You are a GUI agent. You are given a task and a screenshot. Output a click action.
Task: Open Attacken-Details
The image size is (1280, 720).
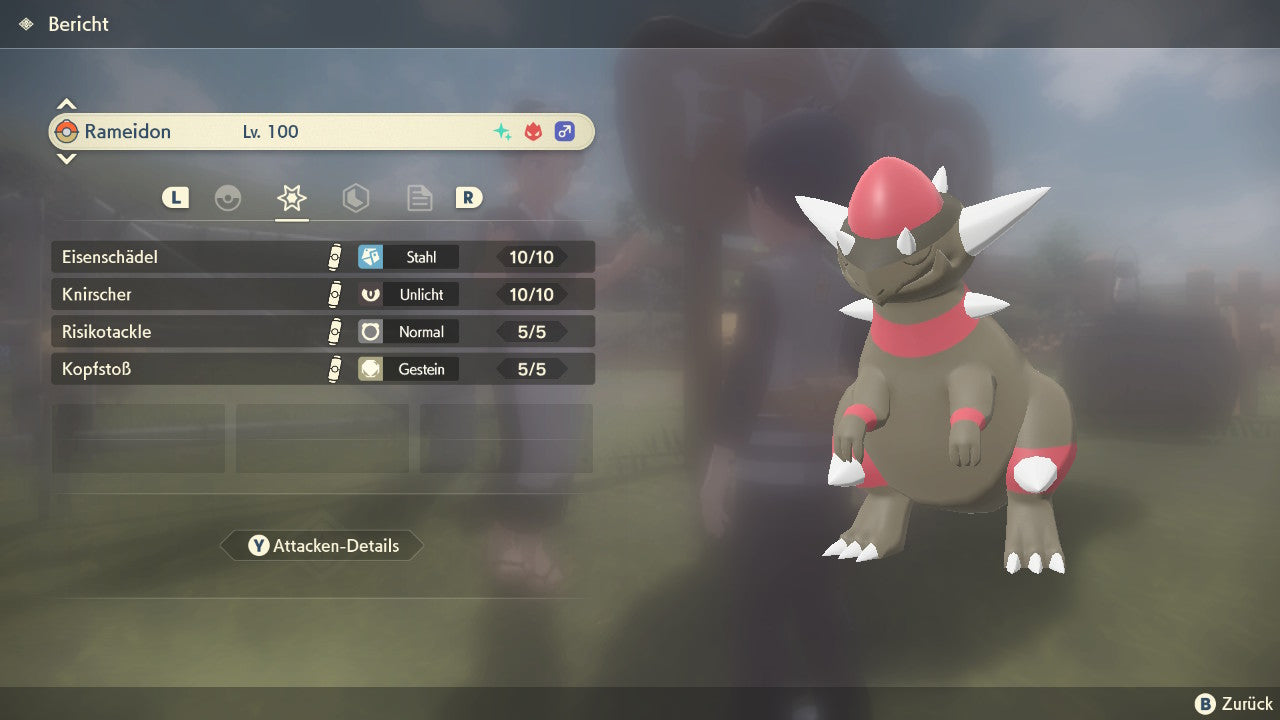point(322,546)
